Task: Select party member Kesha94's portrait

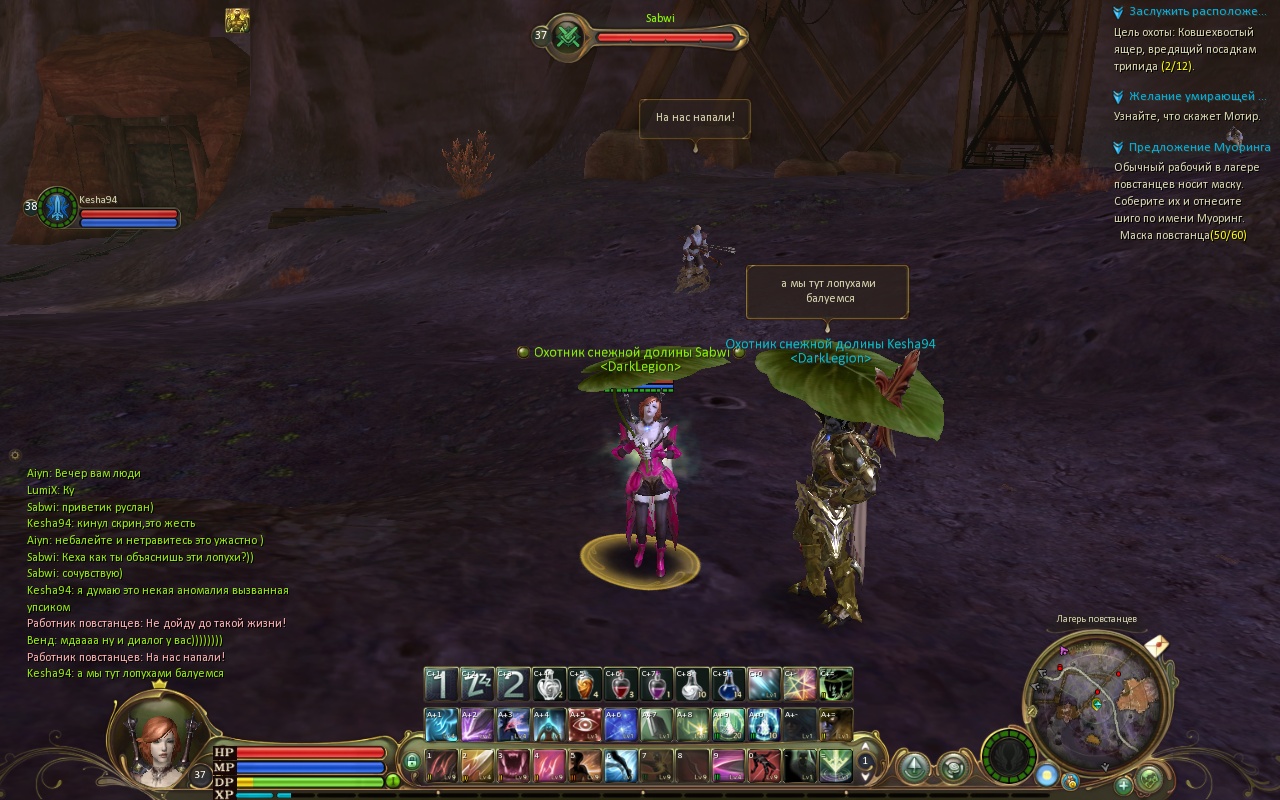Action: pos(57,206)
